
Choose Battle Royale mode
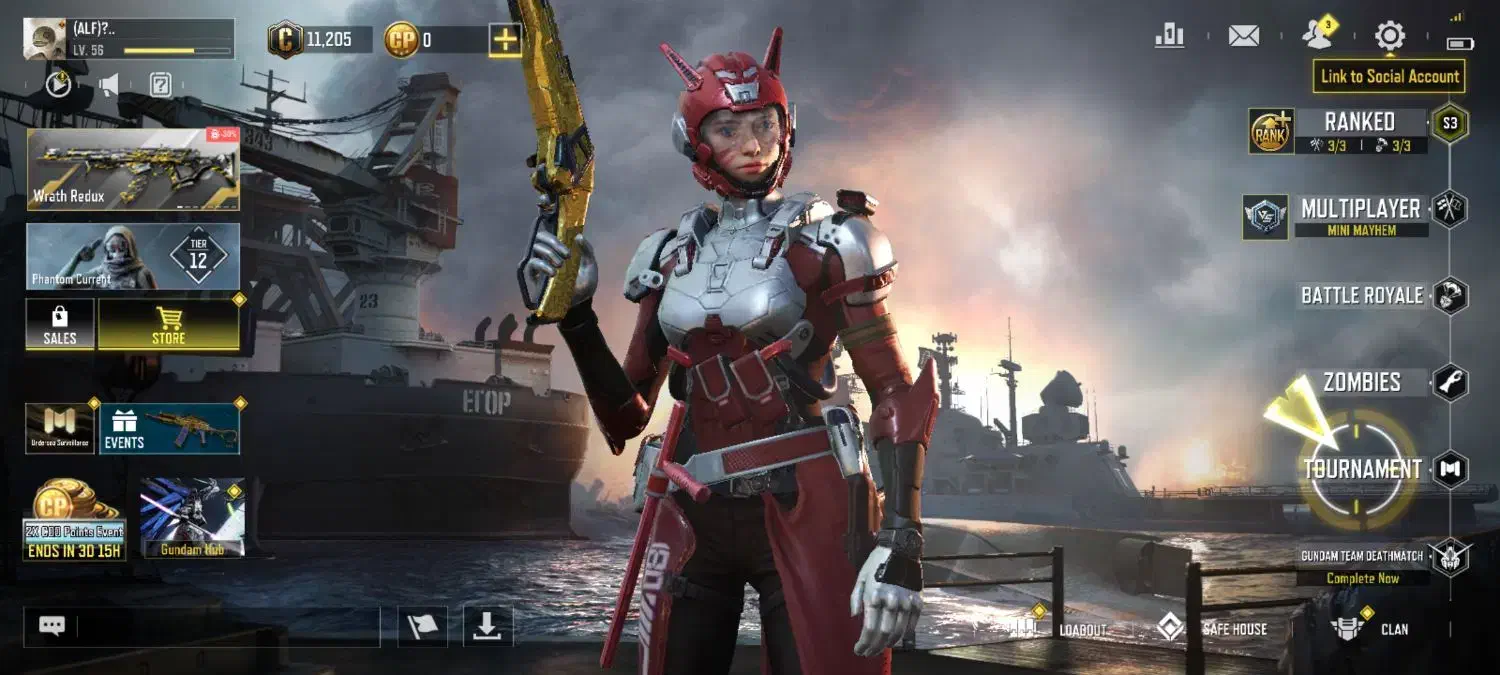coord(1362,295)
